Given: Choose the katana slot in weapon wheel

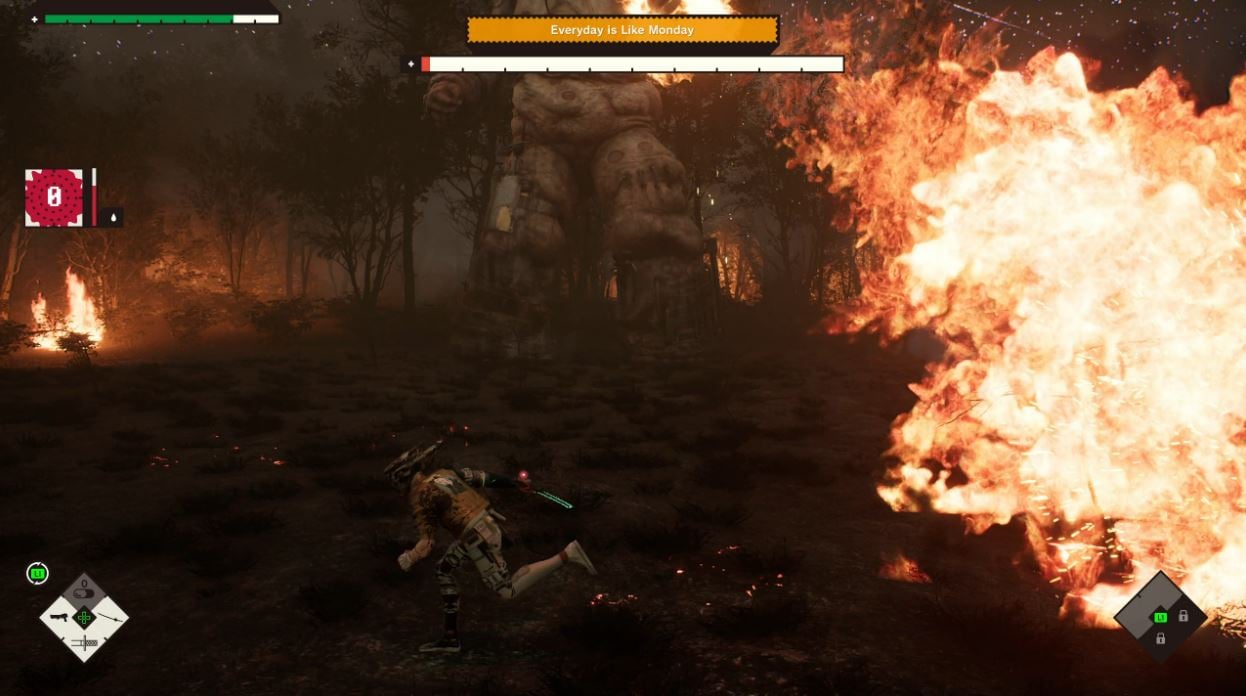Looking at the screenshot, I should 108,617.
